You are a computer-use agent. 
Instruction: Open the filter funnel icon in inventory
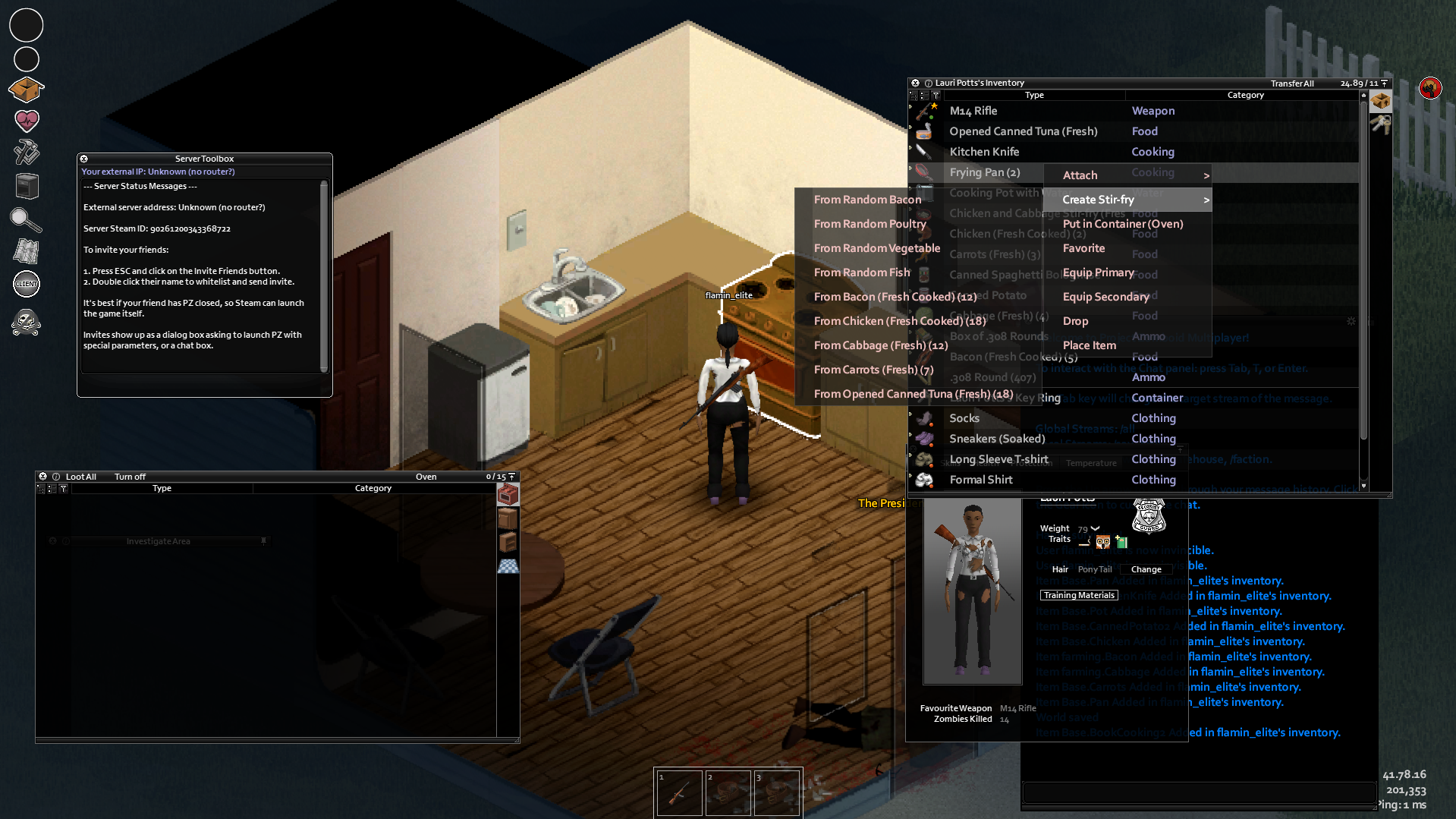click(x=936, y=95)
